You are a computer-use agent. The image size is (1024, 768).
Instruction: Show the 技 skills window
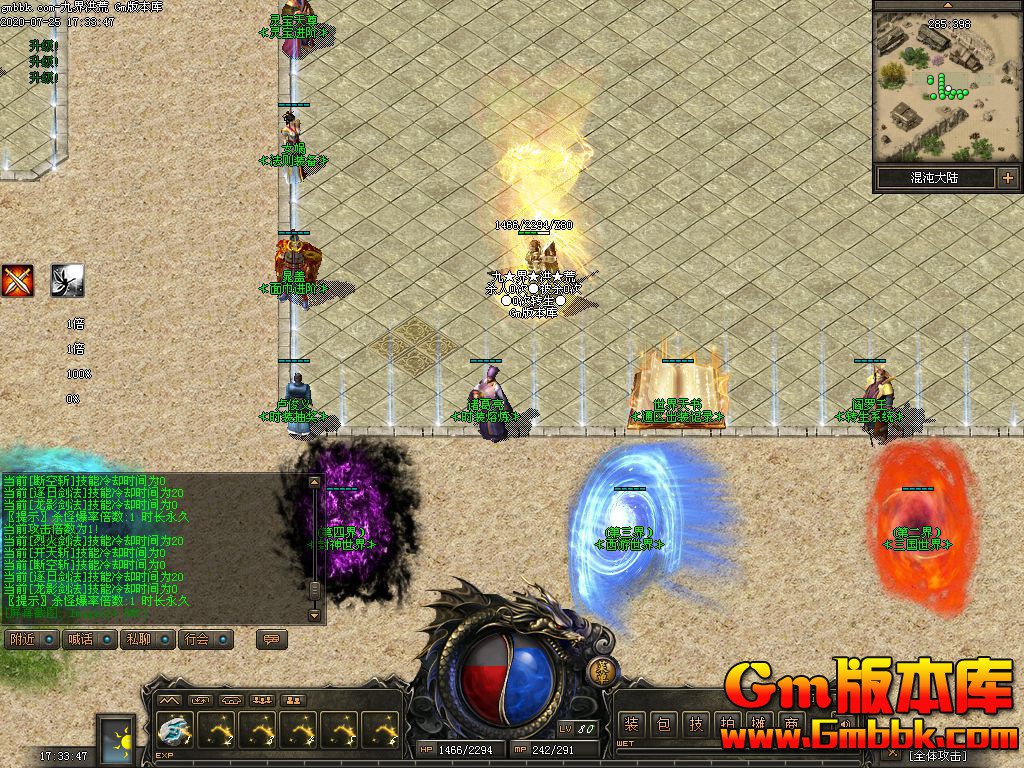pos(696,724)
